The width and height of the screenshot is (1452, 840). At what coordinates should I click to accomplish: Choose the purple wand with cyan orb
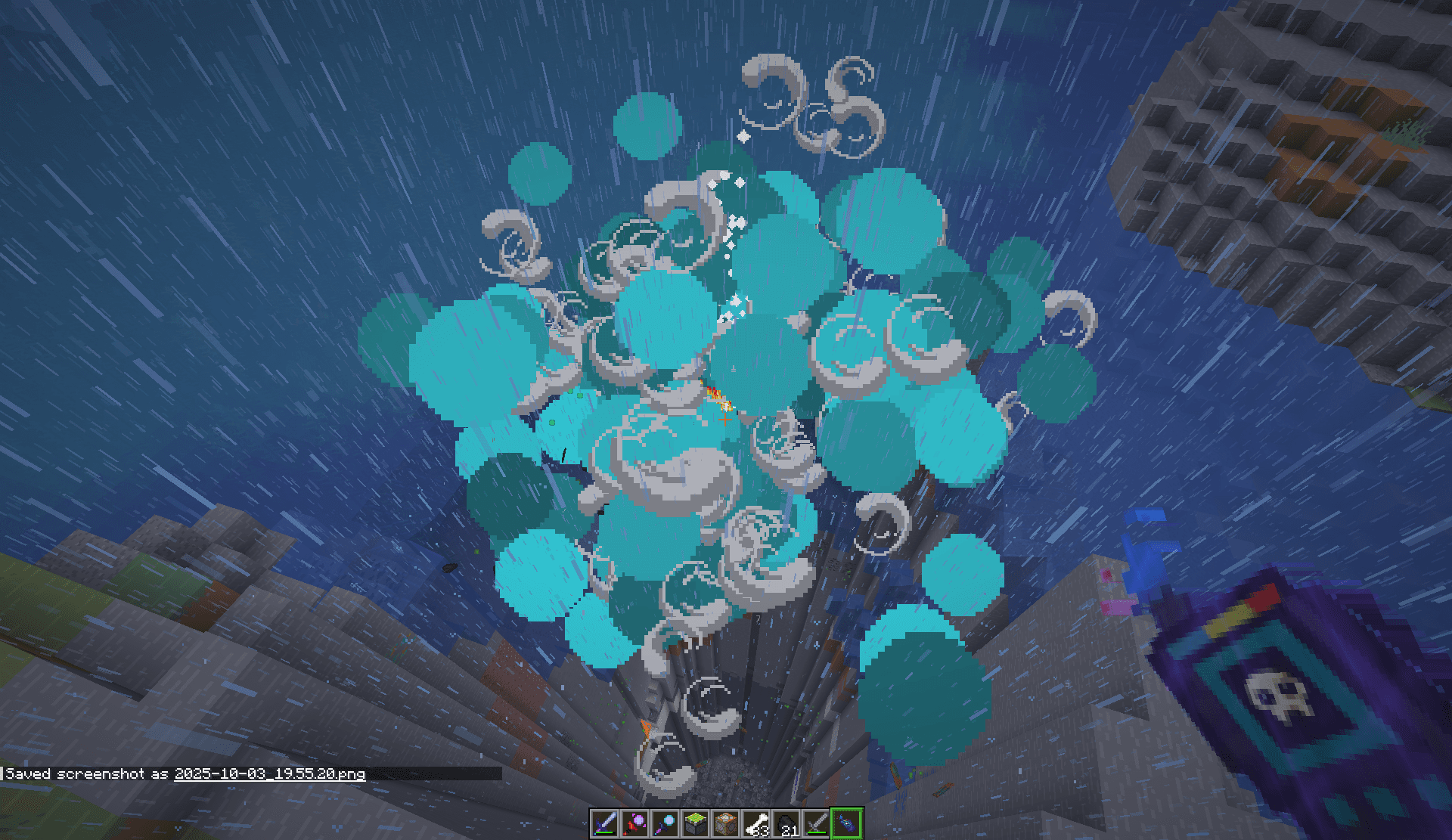(x=665, y=823)
